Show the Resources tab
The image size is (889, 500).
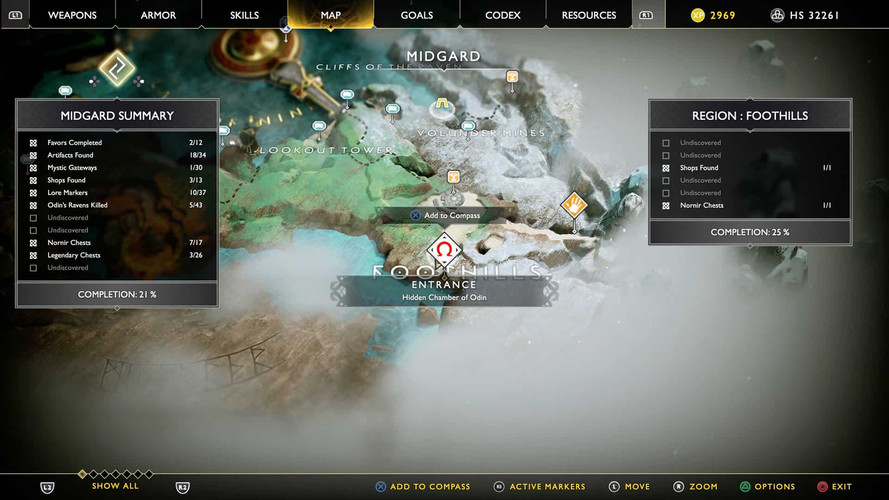tap(589, 15)
